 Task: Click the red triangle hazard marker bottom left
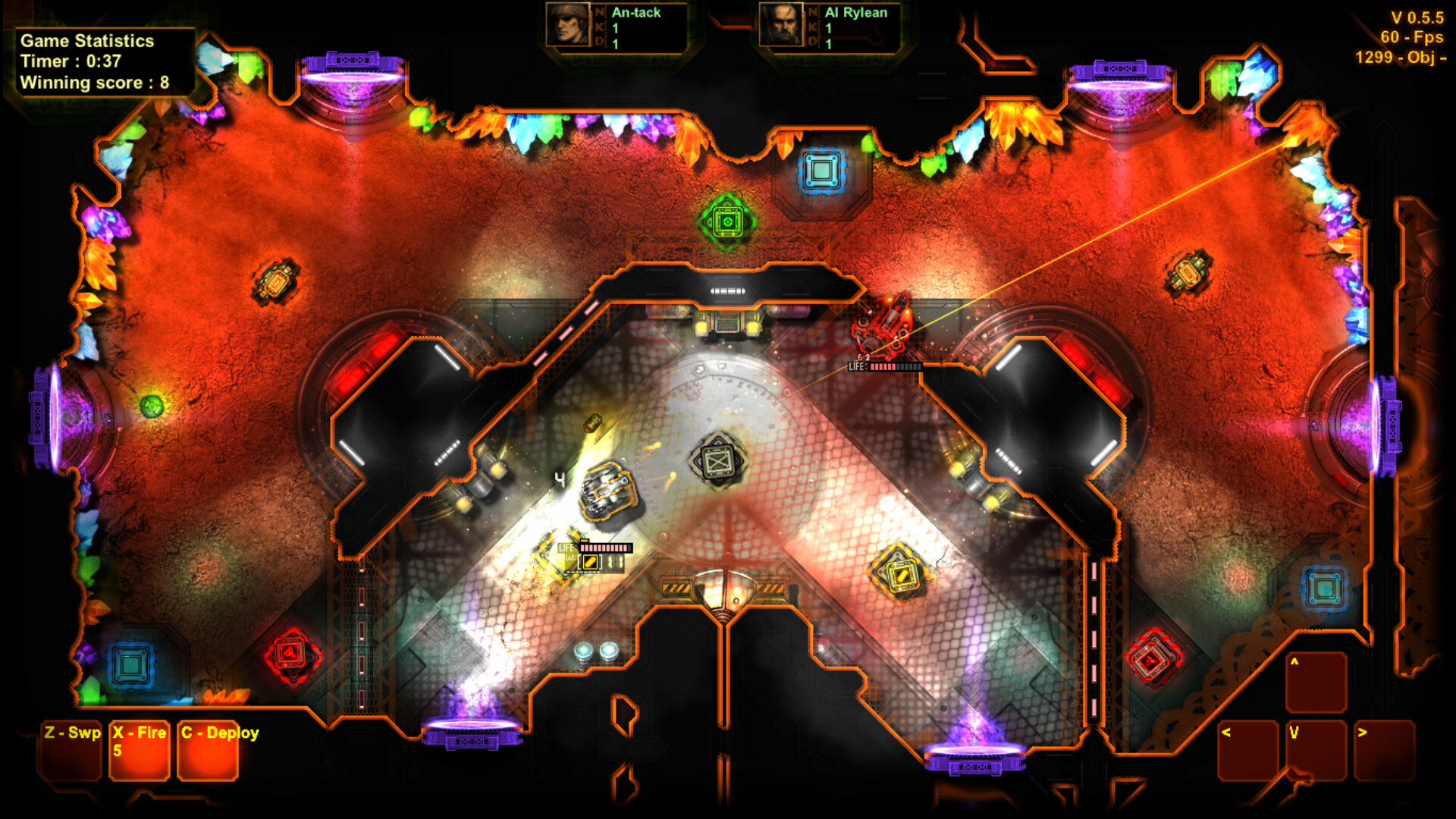290,651
